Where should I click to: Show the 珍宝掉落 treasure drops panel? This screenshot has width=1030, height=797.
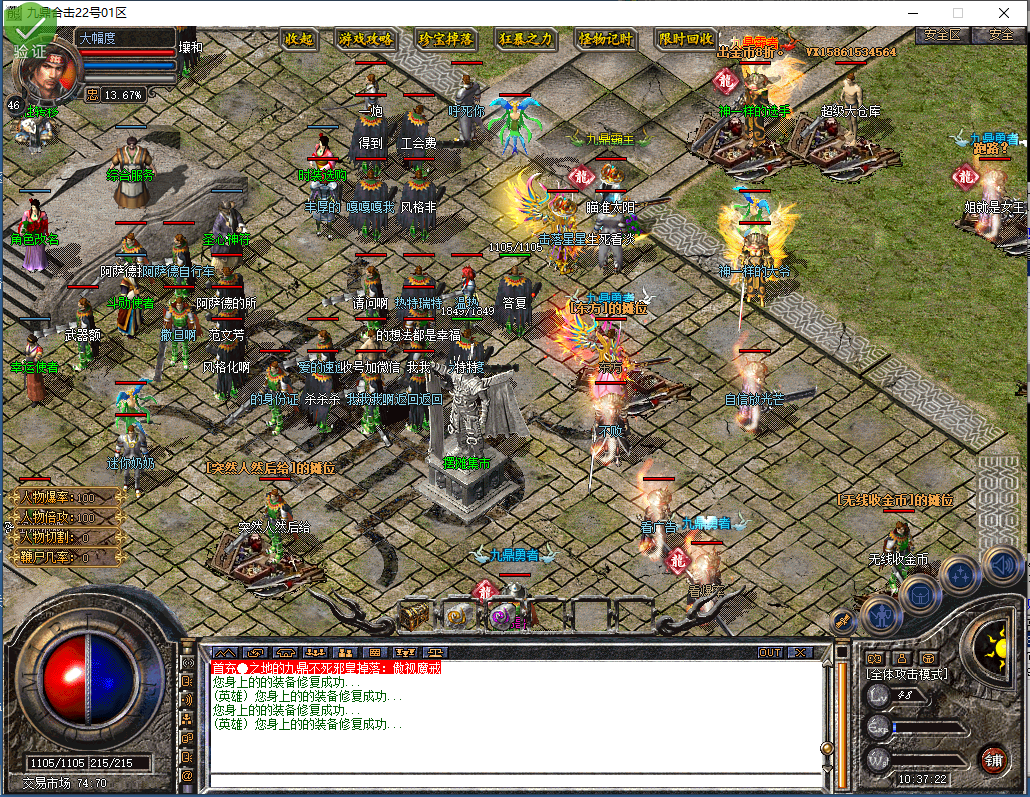click(445, 39)
